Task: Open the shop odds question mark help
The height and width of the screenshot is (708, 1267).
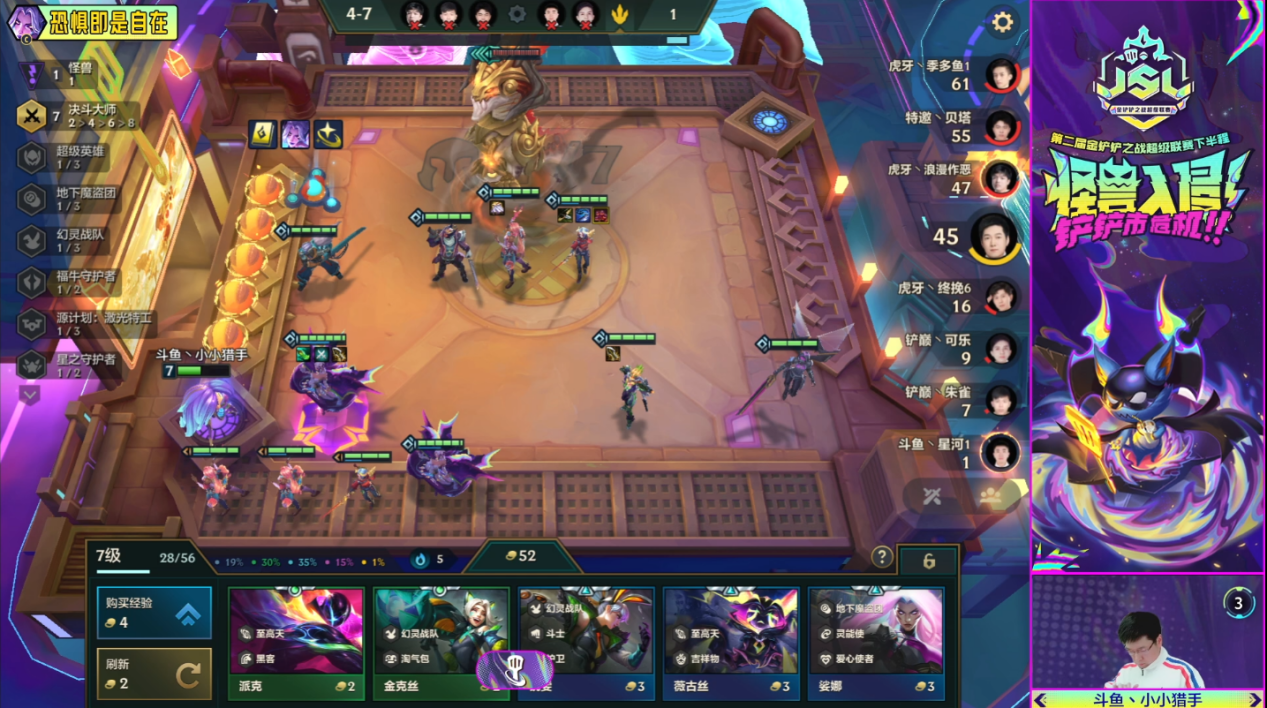Action: pyautogui.click(x=881, y=557)
